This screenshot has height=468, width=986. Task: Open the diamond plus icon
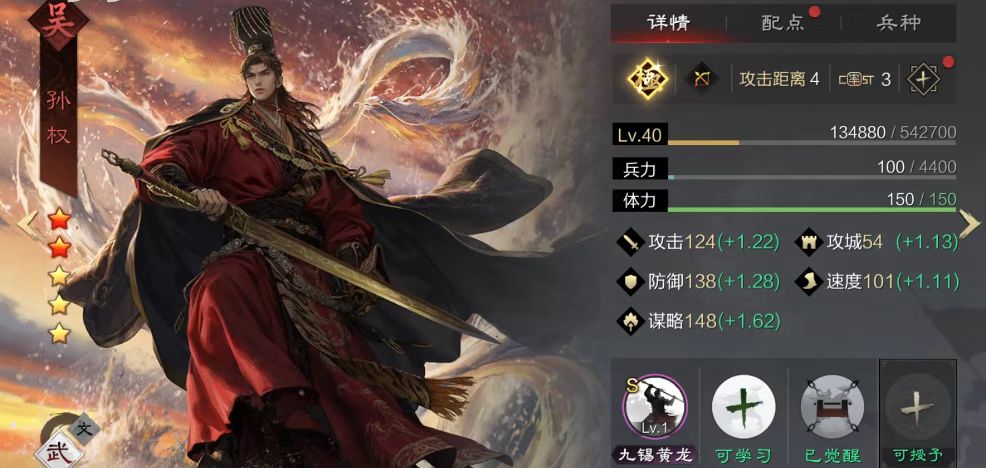[922, 79]
